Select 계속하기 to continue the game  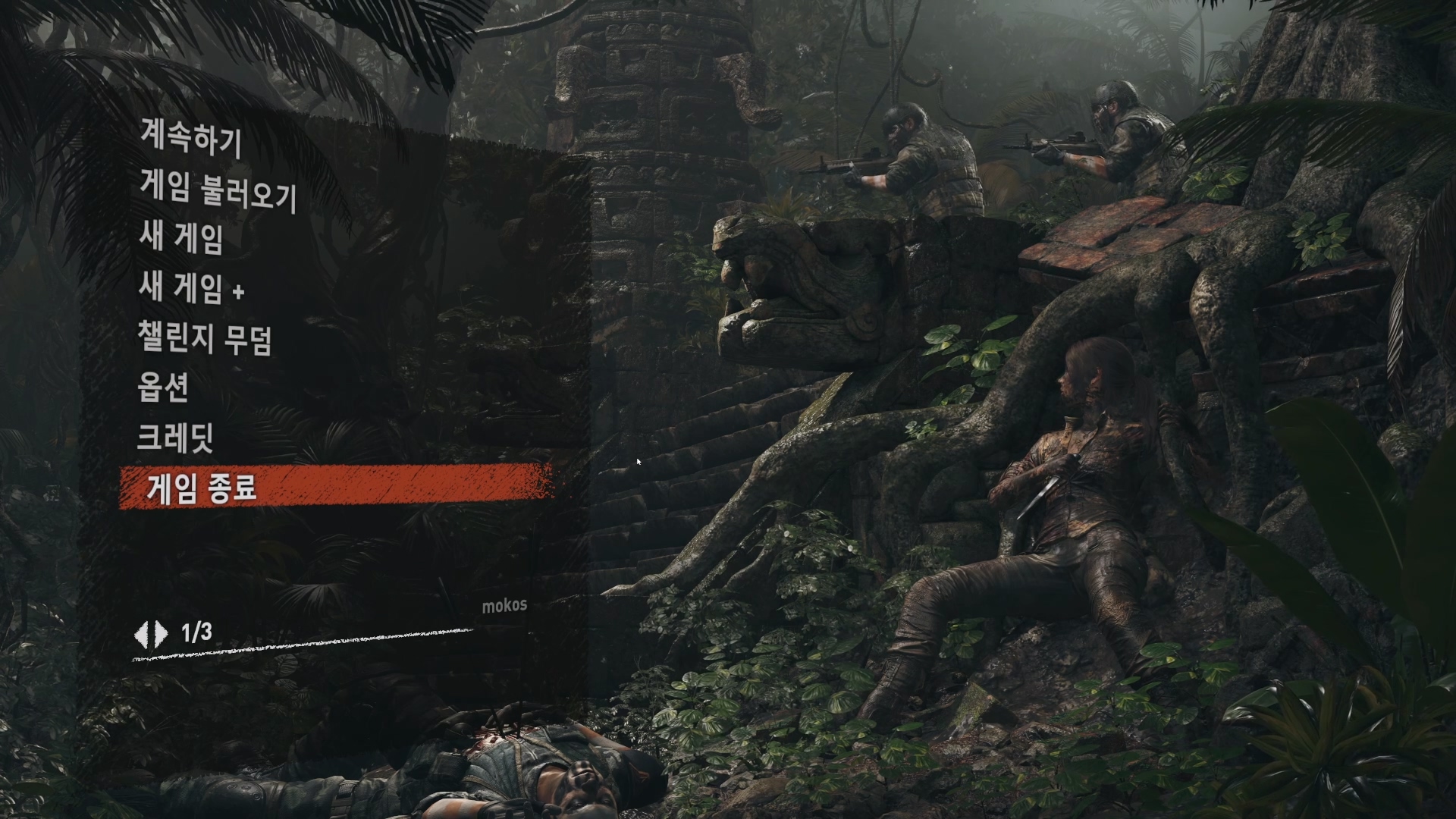point(190,139)
